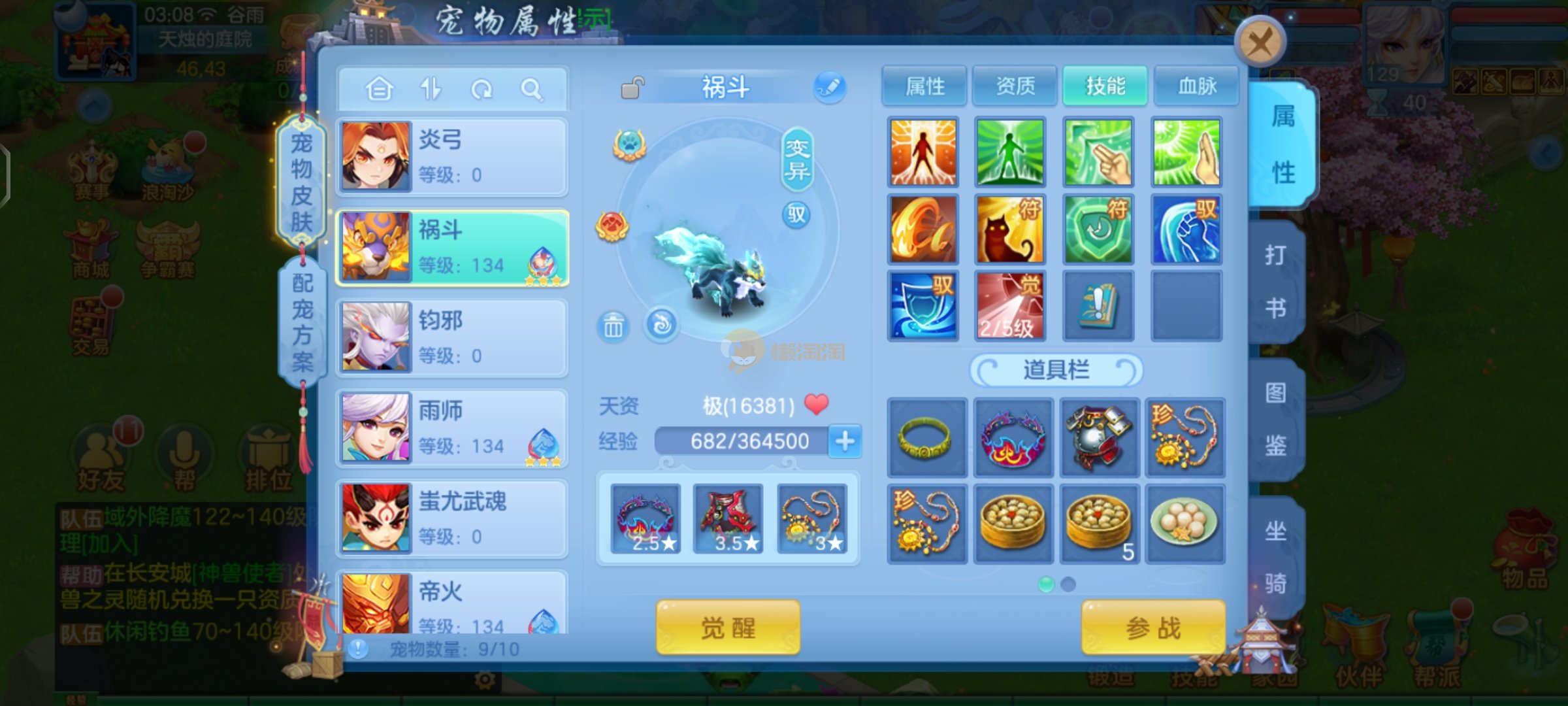Open pet search with magnifier icon

(x=532, y=89)
